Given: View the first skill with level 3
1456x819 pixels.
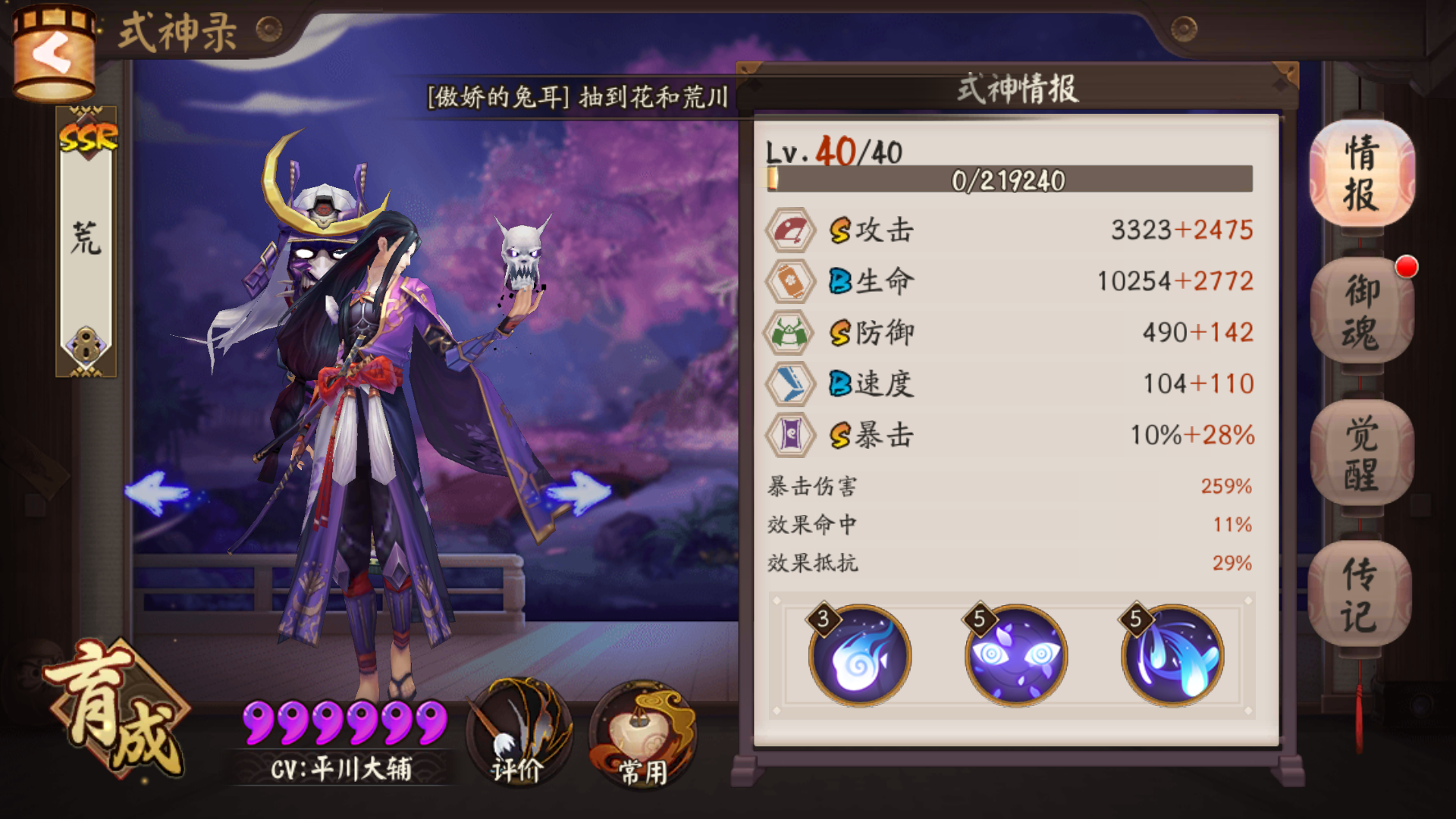Looking at the screenshot, I should tap(861, 656).
